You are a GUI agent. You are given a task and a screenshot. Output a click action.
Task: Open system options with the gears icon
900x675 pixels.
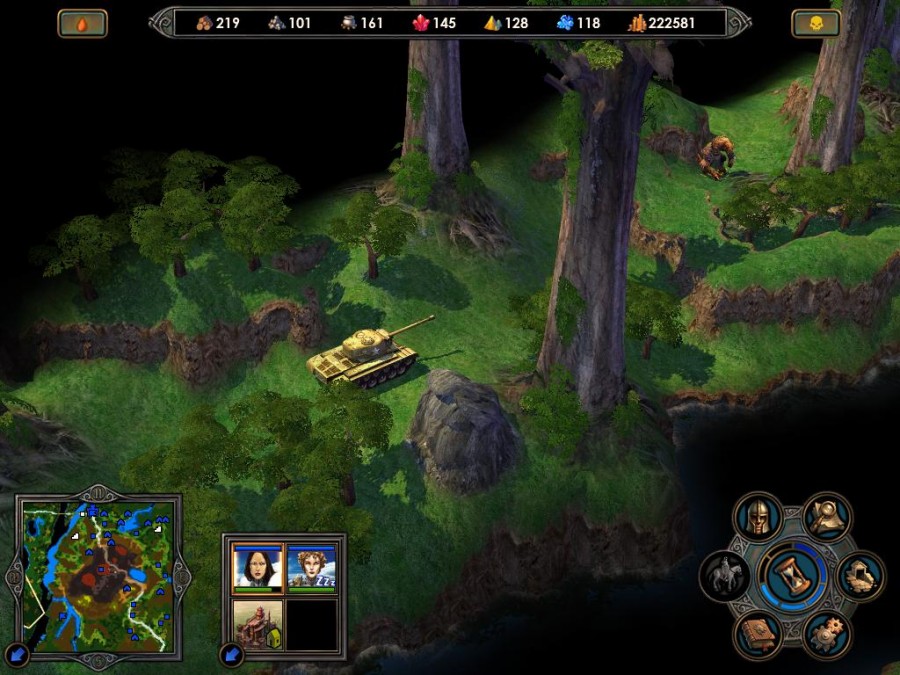click(x=826, y=635)
